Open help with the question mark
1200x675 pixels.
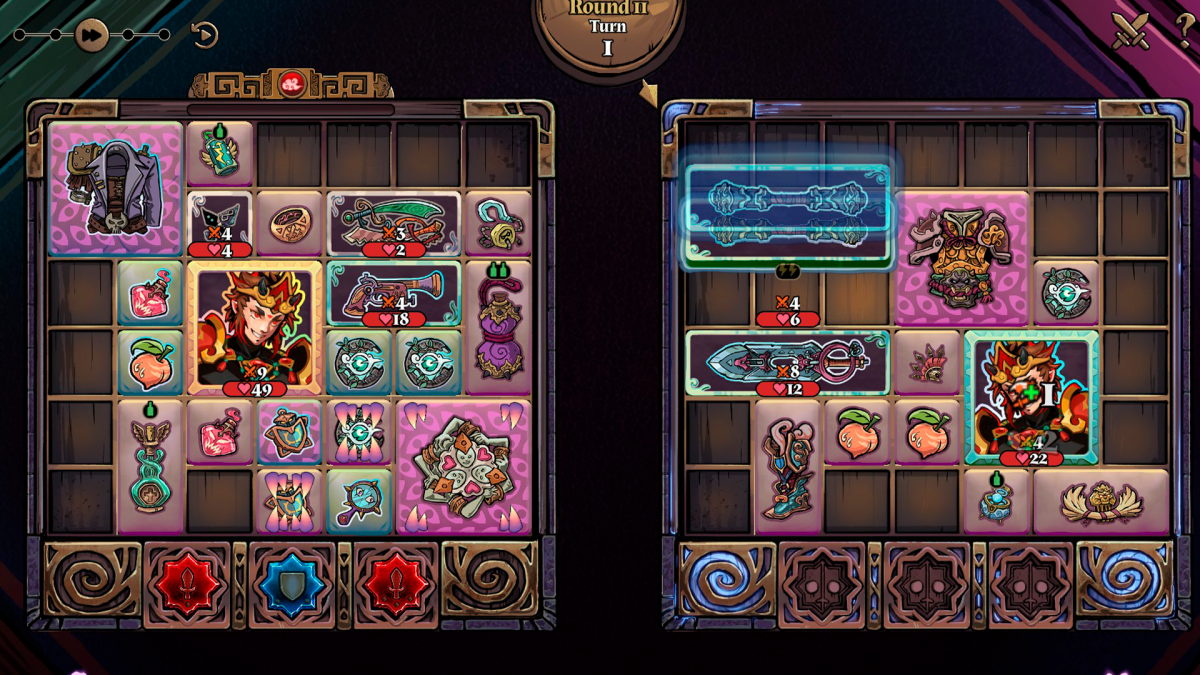(1183, 28)
